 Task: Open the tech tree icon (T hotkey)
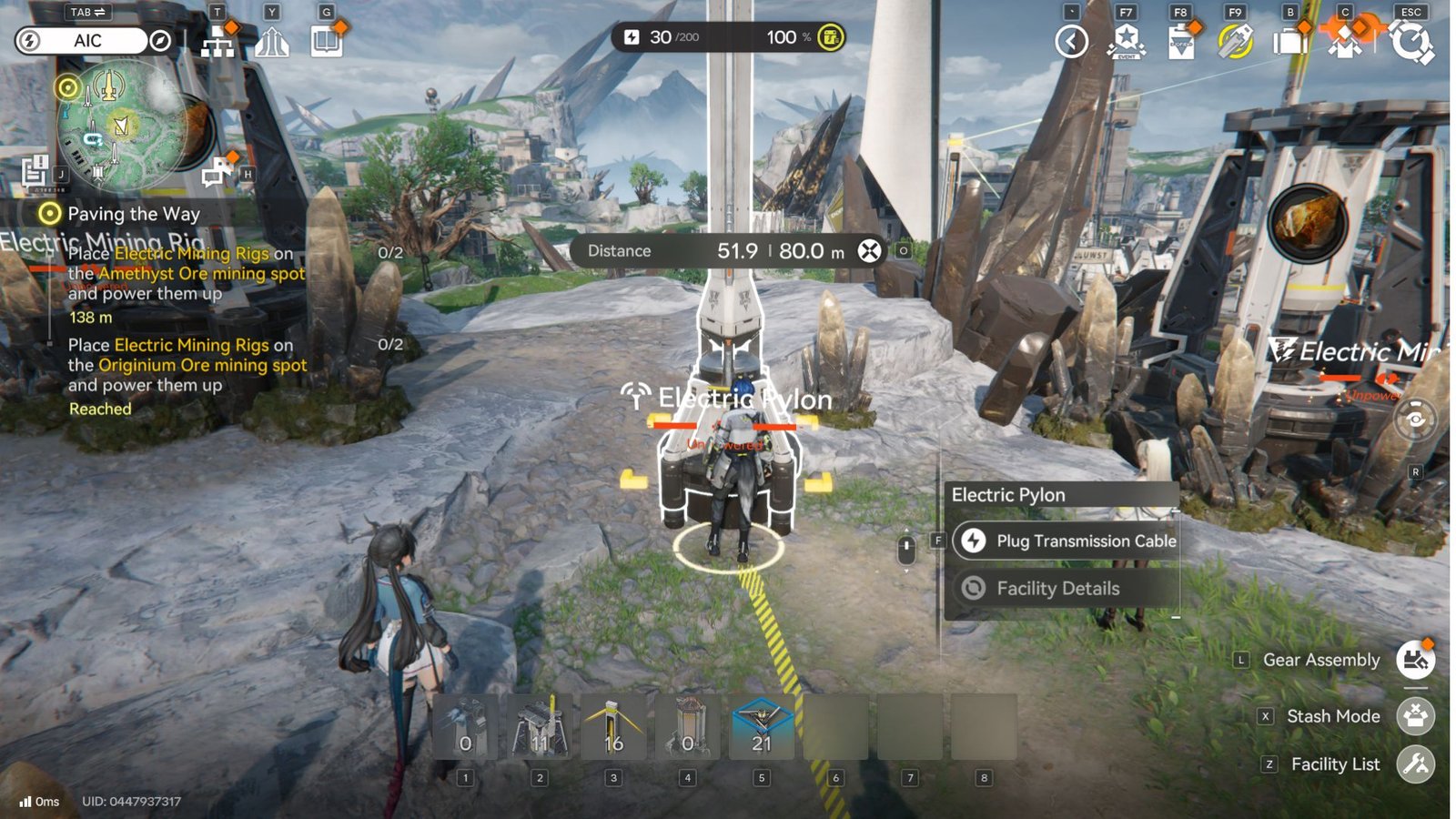pos(217,42)
